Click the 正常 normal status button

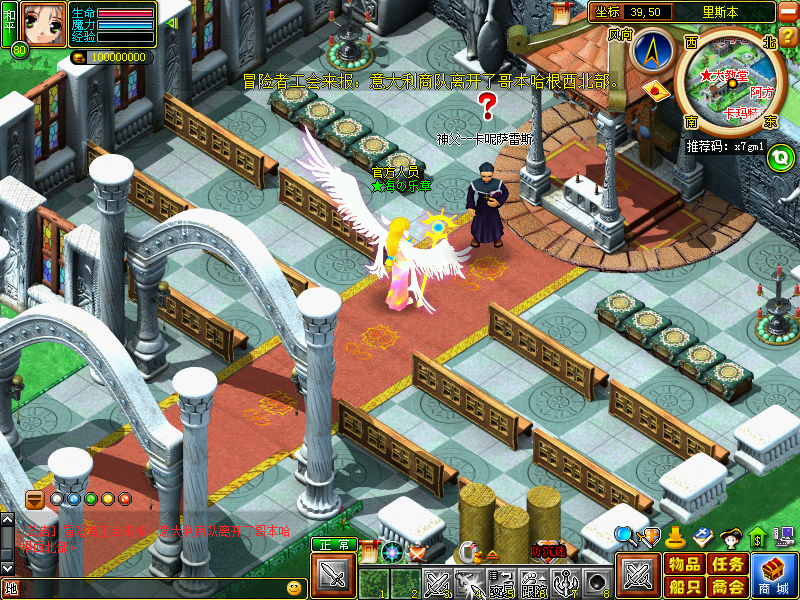(334, 544)
